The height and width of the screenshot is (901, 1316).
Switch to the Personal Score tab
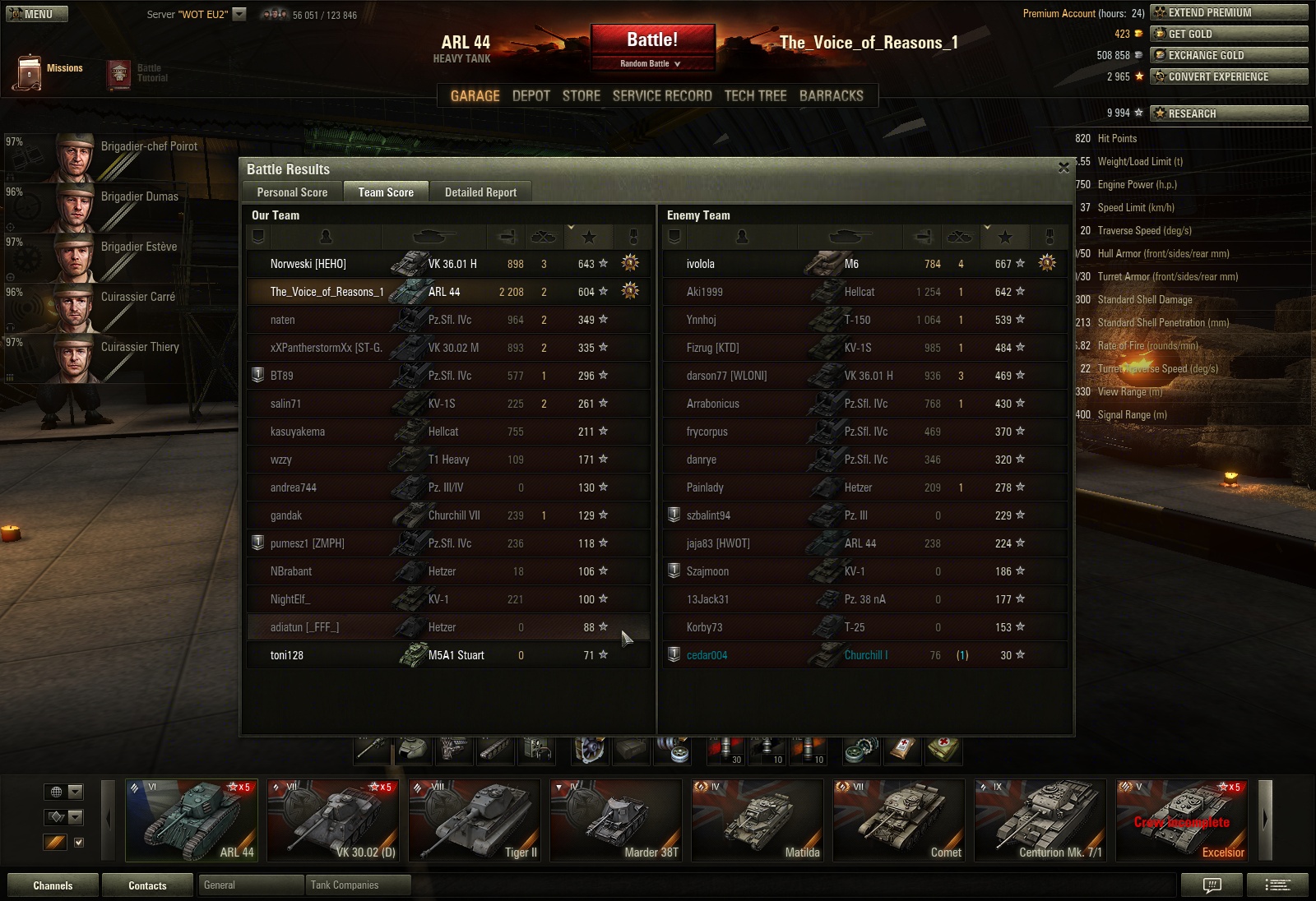tap(292, 192)
